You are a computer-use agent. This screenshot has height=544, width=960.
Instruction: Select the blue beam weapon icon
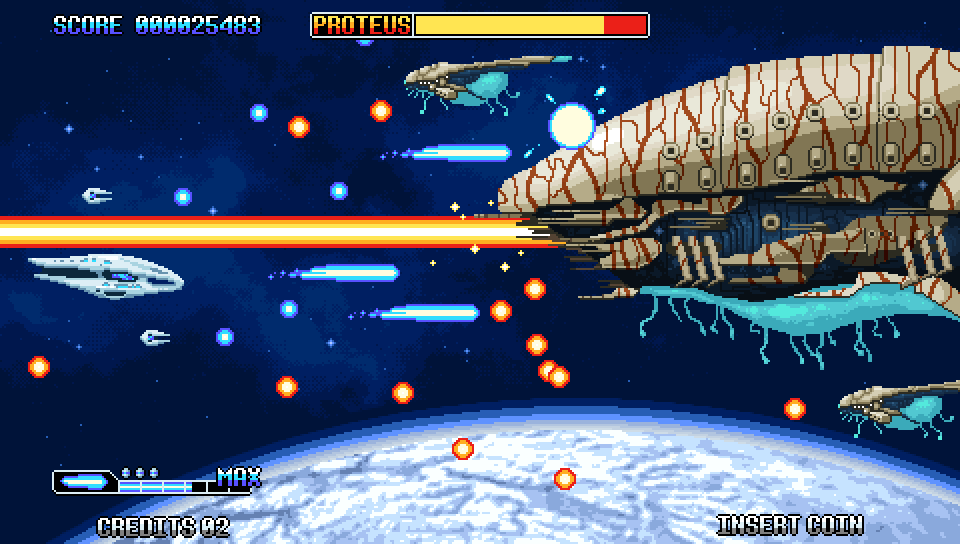[84, 482]
